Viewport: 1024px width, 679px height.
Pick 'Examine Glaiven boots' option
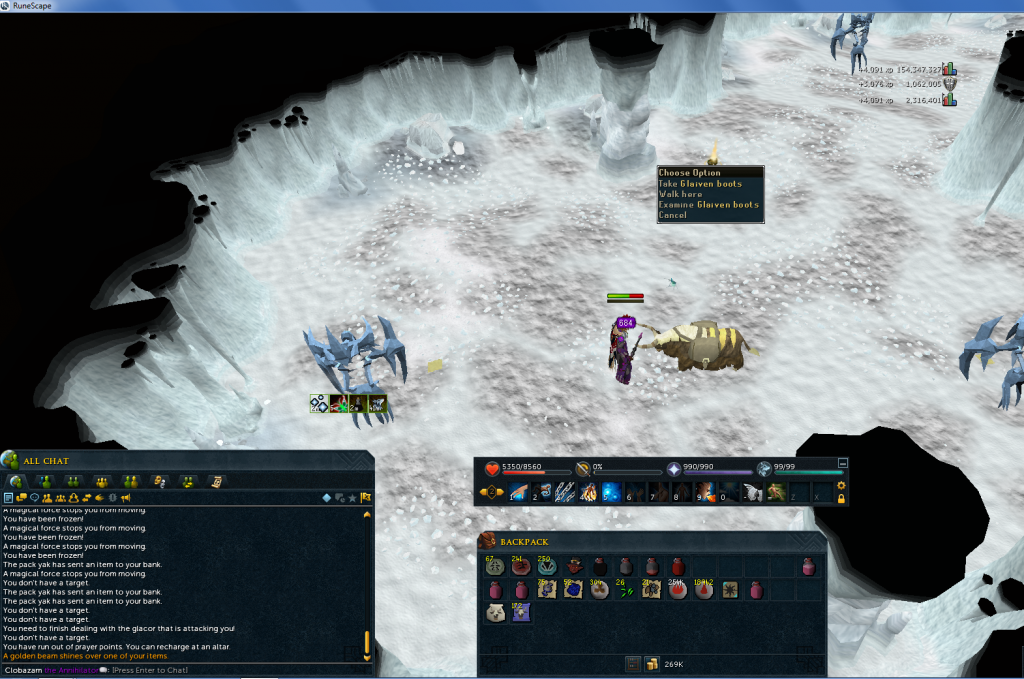[x=709, y=205]
